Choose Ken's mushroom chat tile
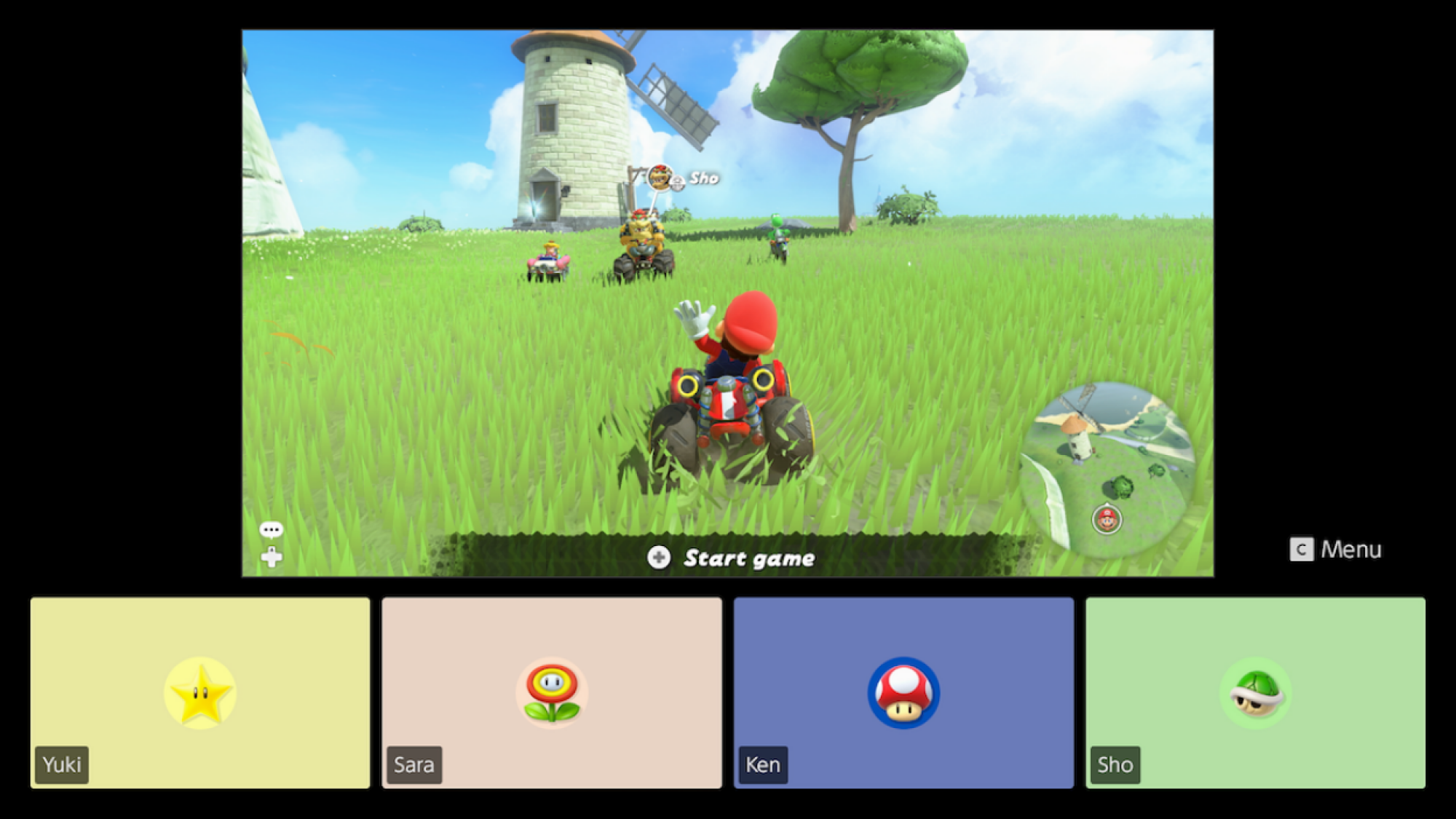Image resolution: width=1456 pixels, height=819 pixels. (903, 692)
